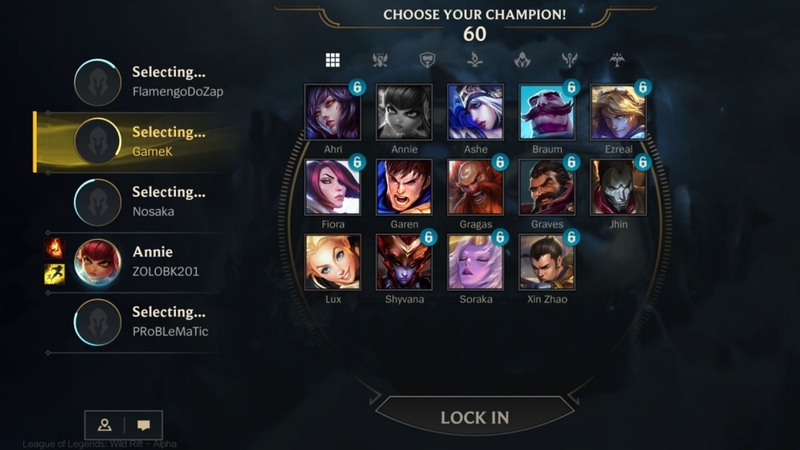
Task: Choose Shyvana champion tile
Action: tap(404, 261)
